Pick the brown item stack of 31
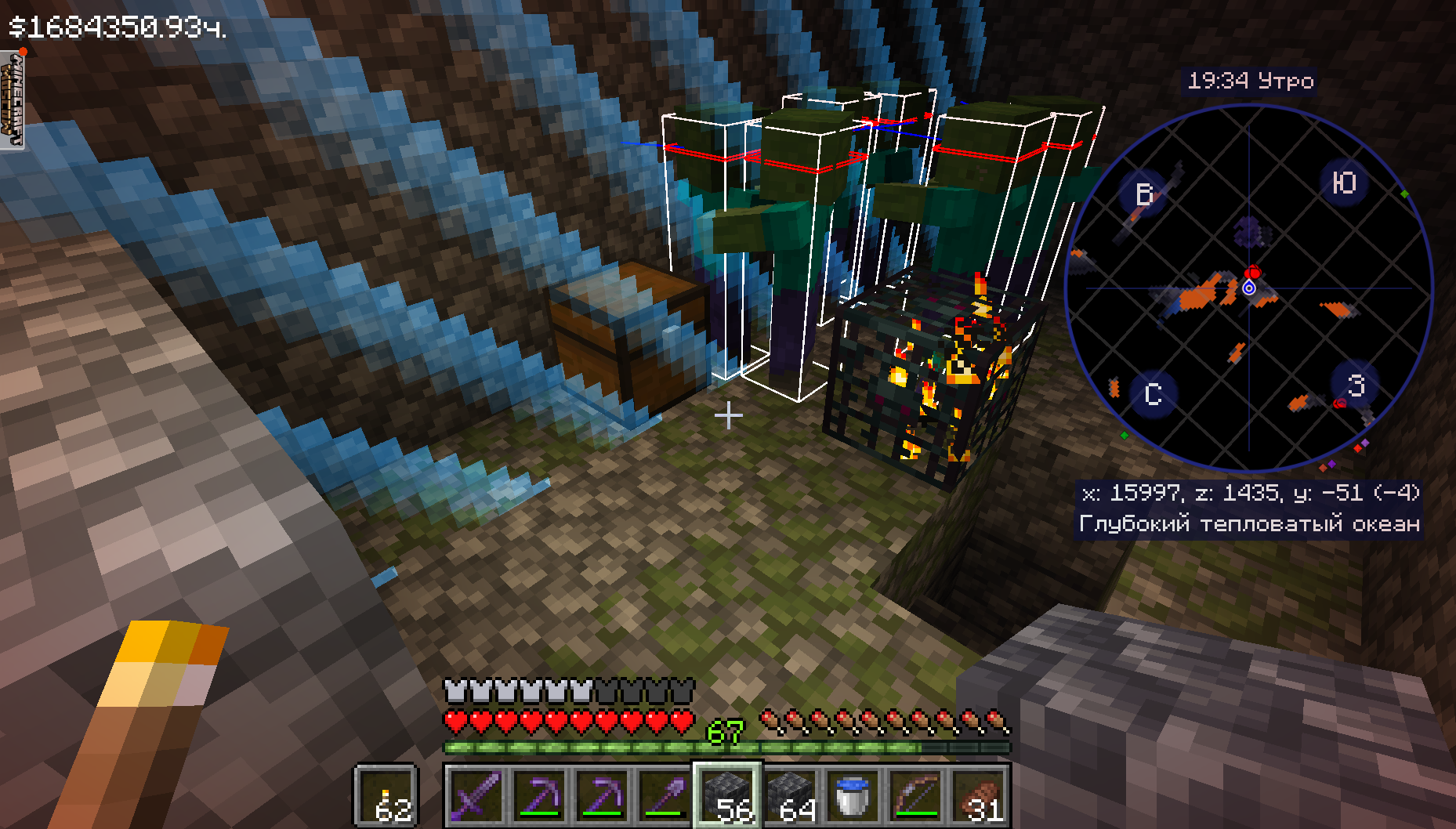The image size is (1456, 829). 977,795
